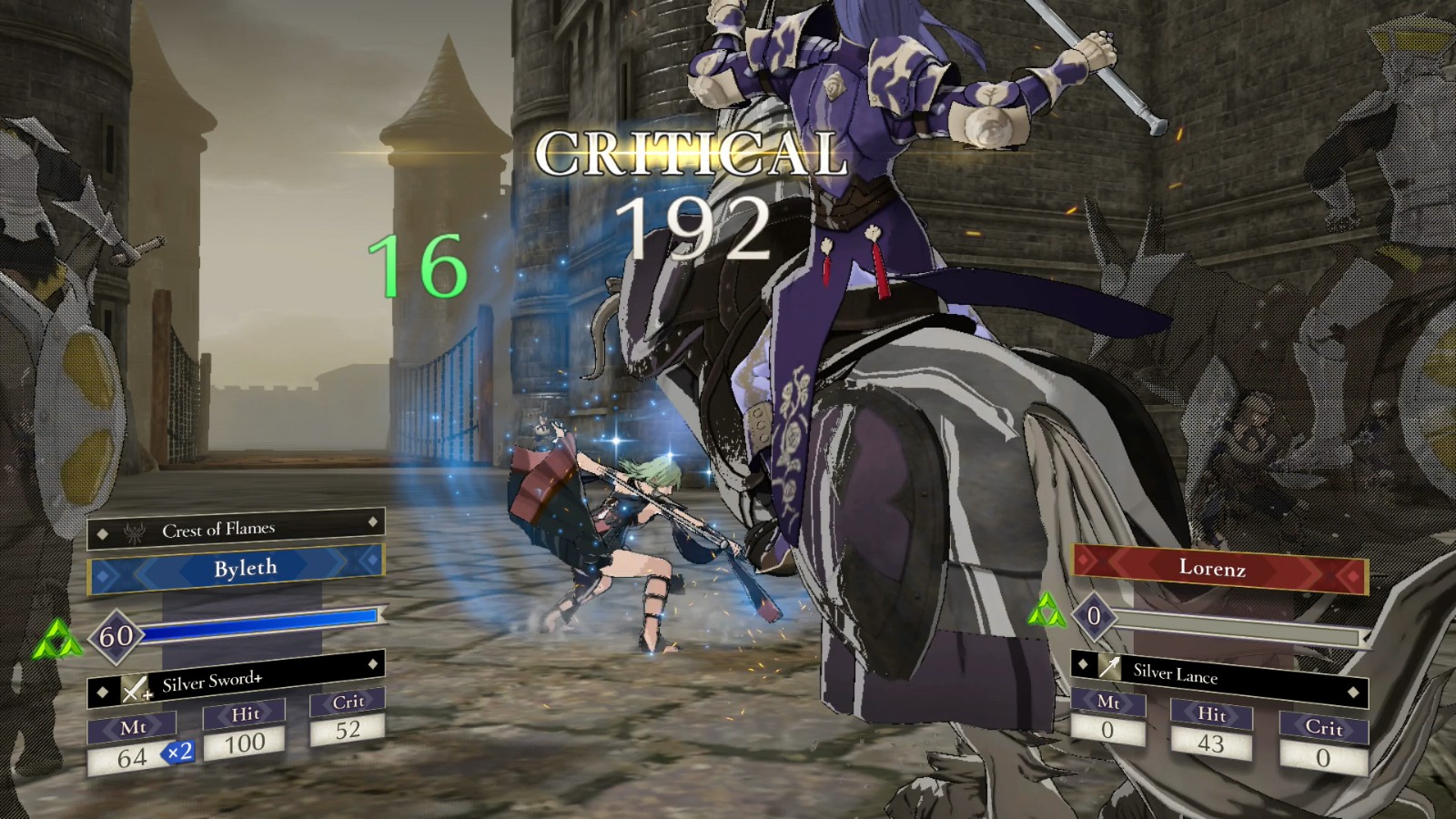Click Lorenz's Hit stat box showing 43
Image resolution: width=1456 pixels, height=819 pixels.
pyautogui.click(x=1213, y=744)
